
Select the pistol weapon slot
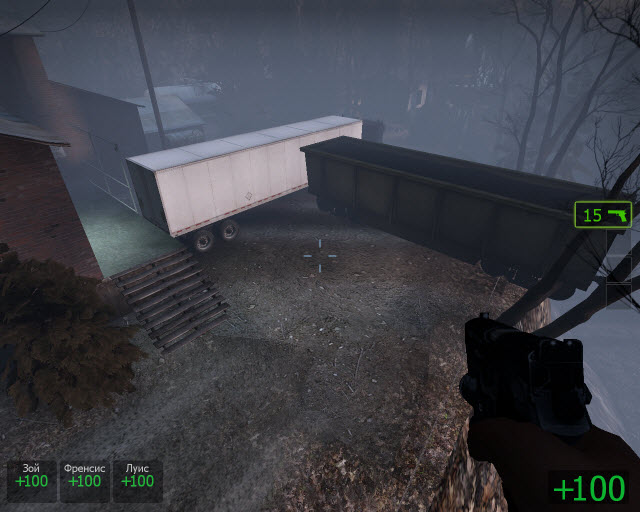coord(603,214)
